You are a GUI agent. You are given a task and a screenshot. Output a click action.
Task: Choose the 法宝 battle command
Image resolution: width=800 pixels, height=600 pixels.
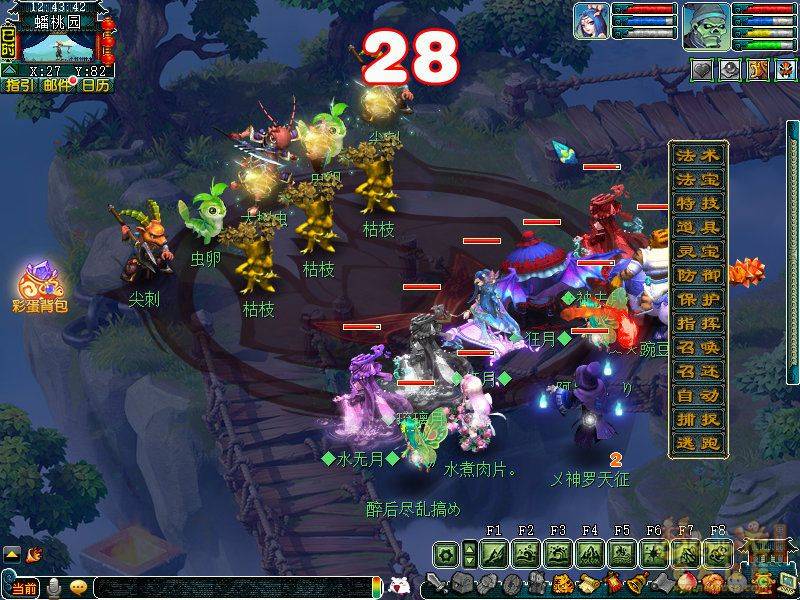click(x=697, y=179)
